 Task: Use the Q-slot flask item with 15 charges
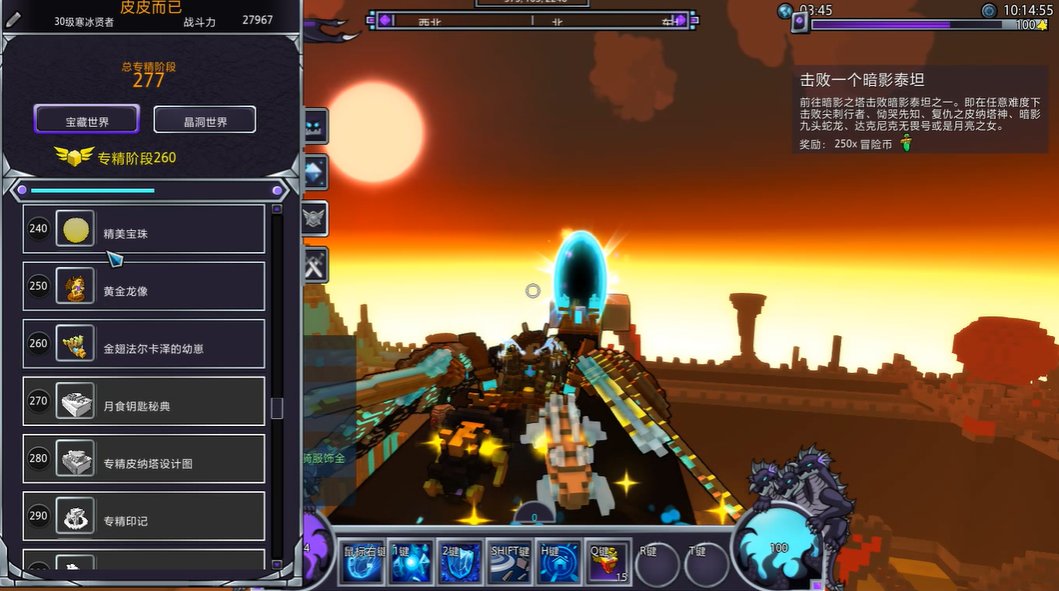(x=608, y=565)
